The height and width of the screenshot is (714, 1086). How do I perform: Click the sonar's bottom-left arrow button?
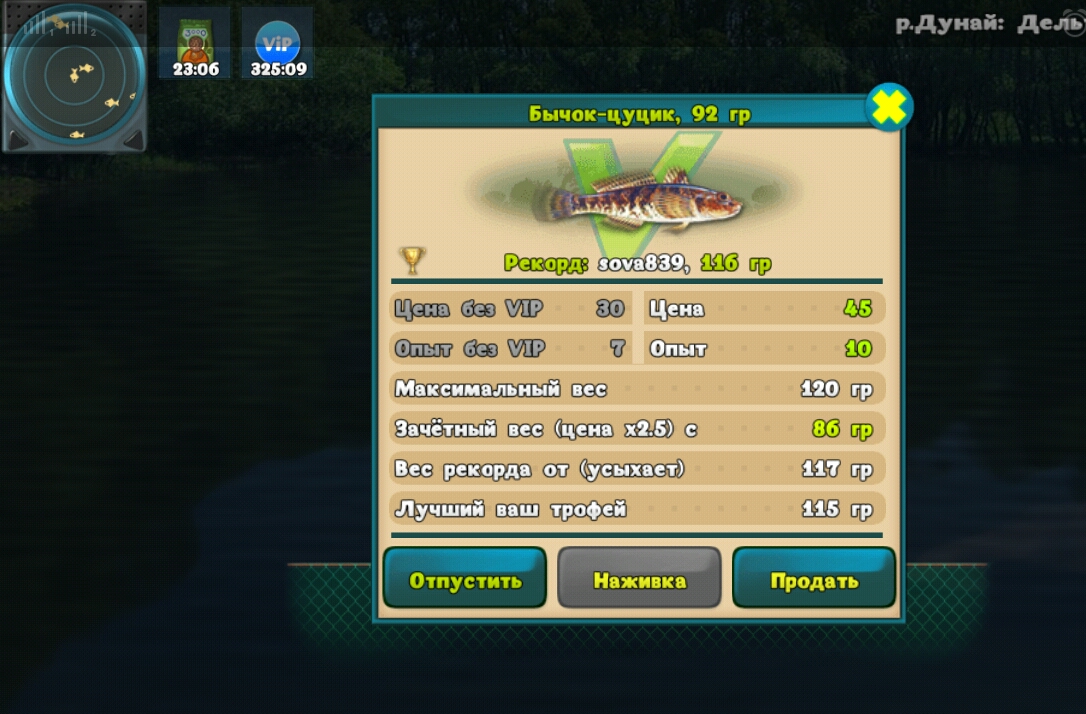(17, 139)
